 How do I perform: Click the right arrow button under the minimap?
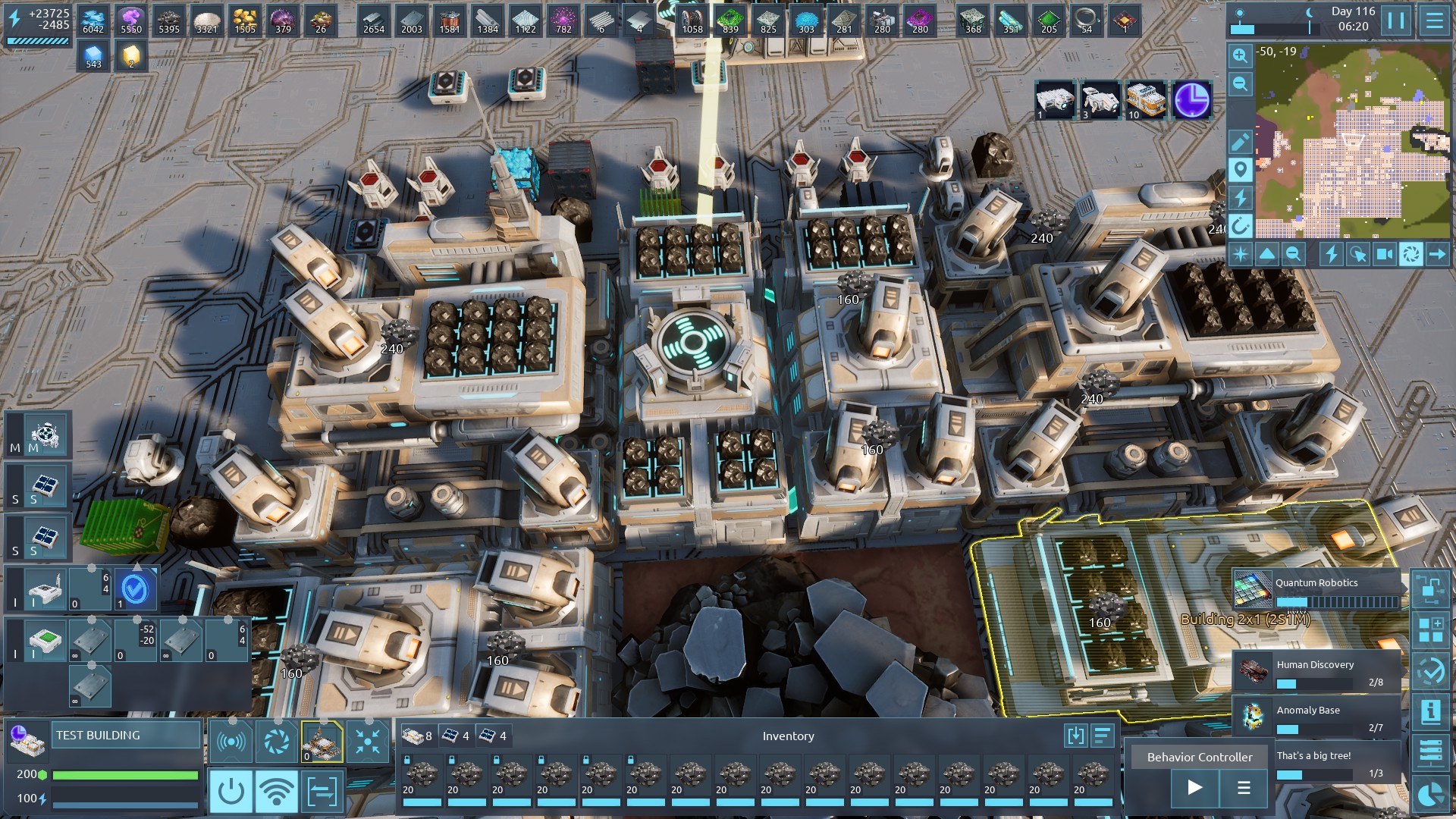coord(1437,254)
